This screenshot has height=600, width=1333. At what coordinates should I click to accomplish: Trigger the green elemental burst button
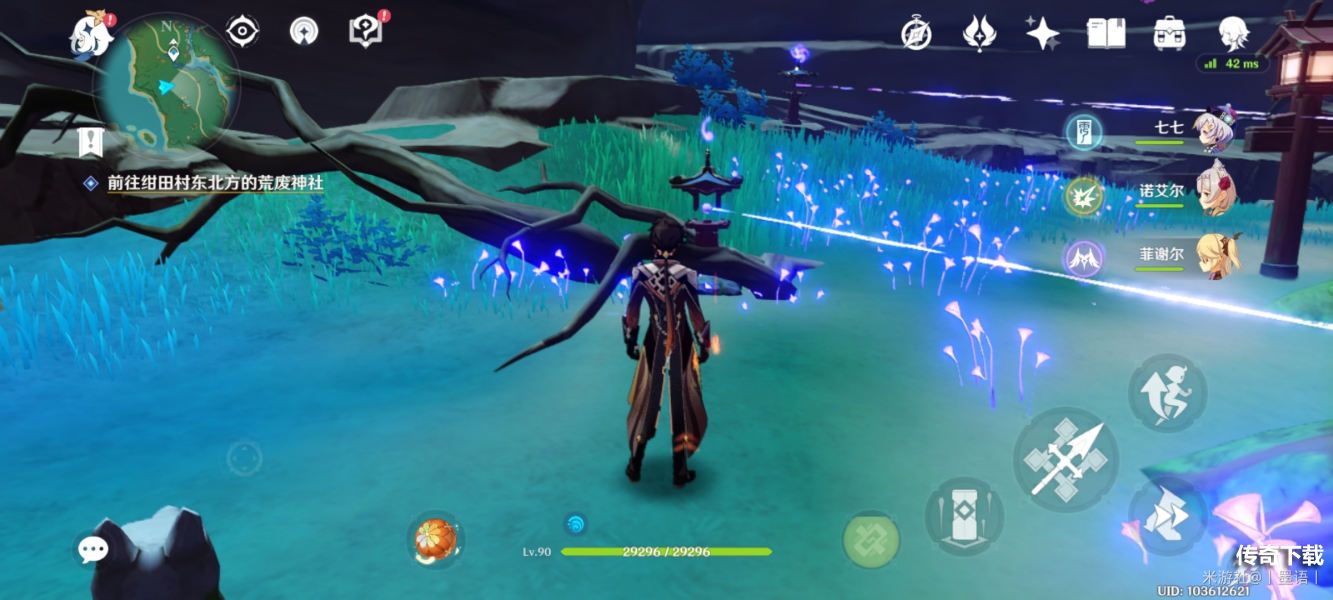tap(871, 540)
